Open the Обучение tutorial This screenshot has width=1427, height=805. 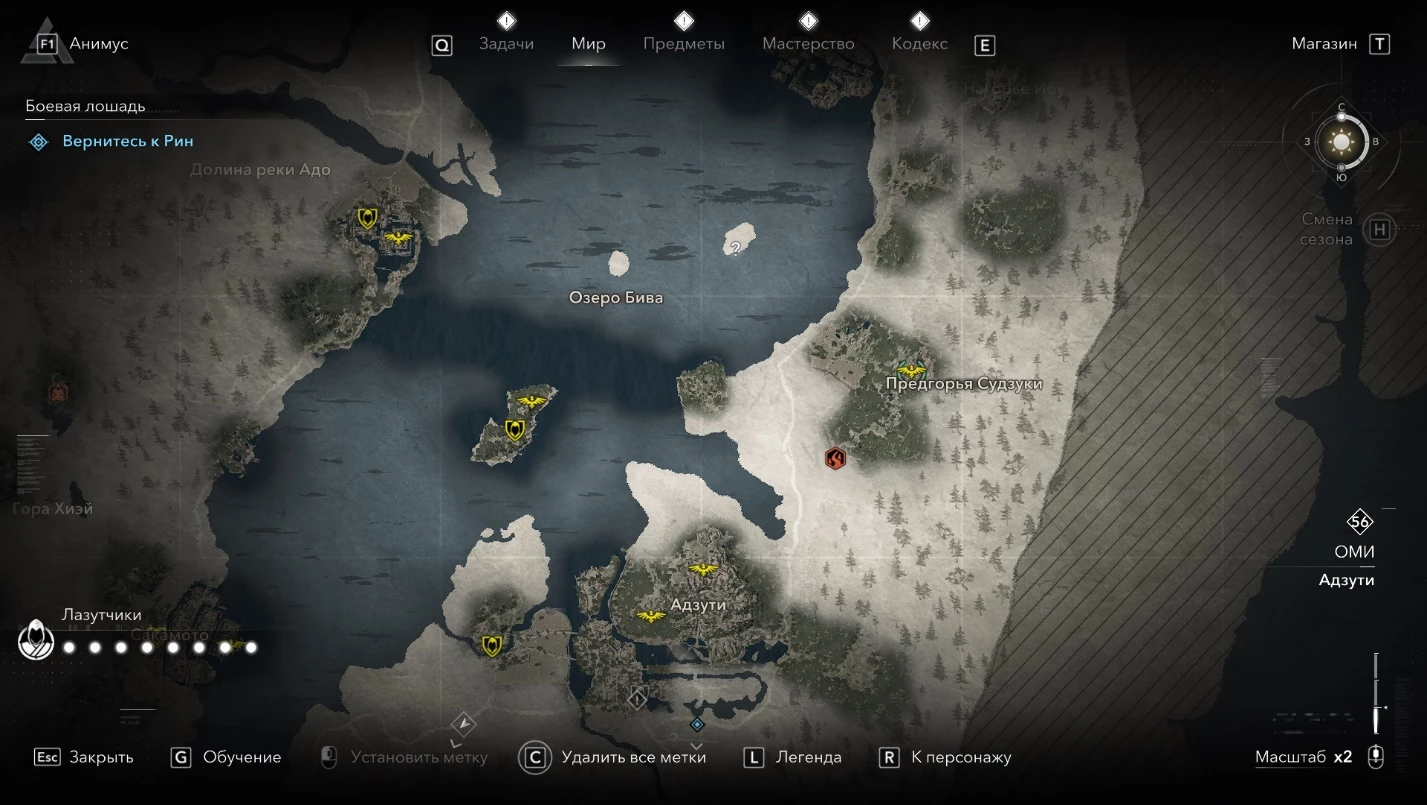pos(241,757)
